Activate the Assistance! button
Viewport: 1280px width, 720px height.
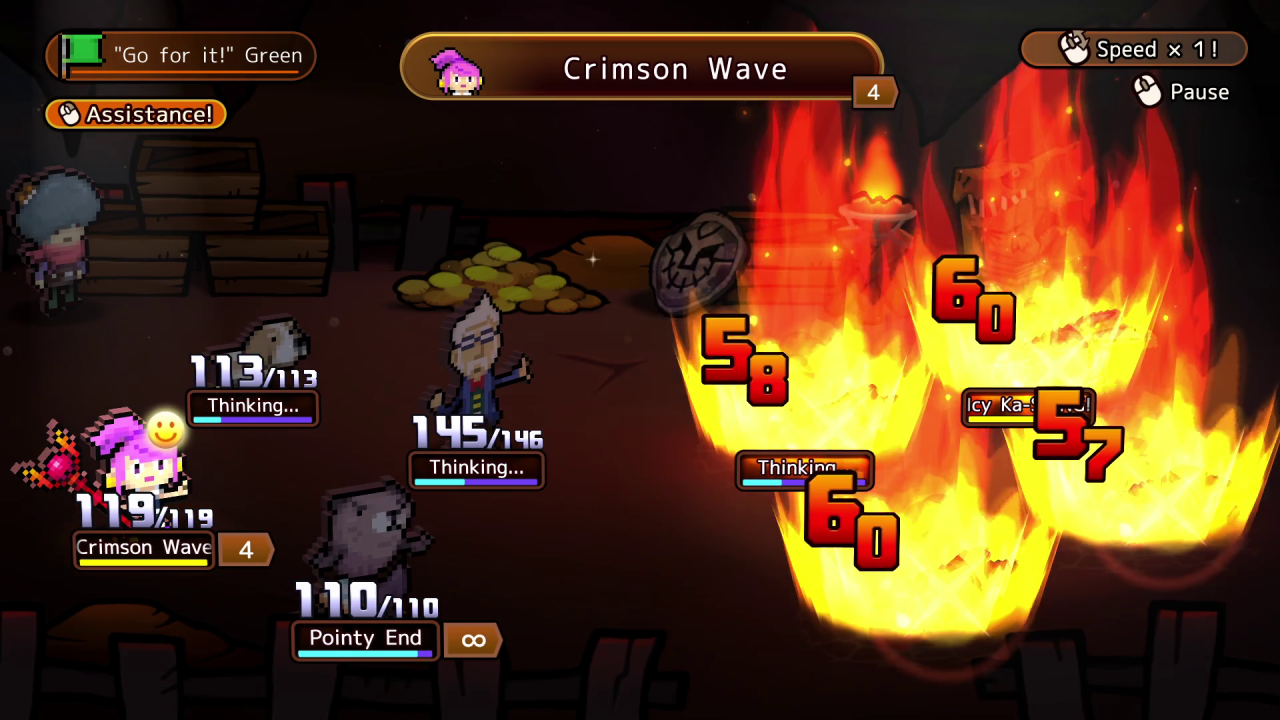pos(136,114)
